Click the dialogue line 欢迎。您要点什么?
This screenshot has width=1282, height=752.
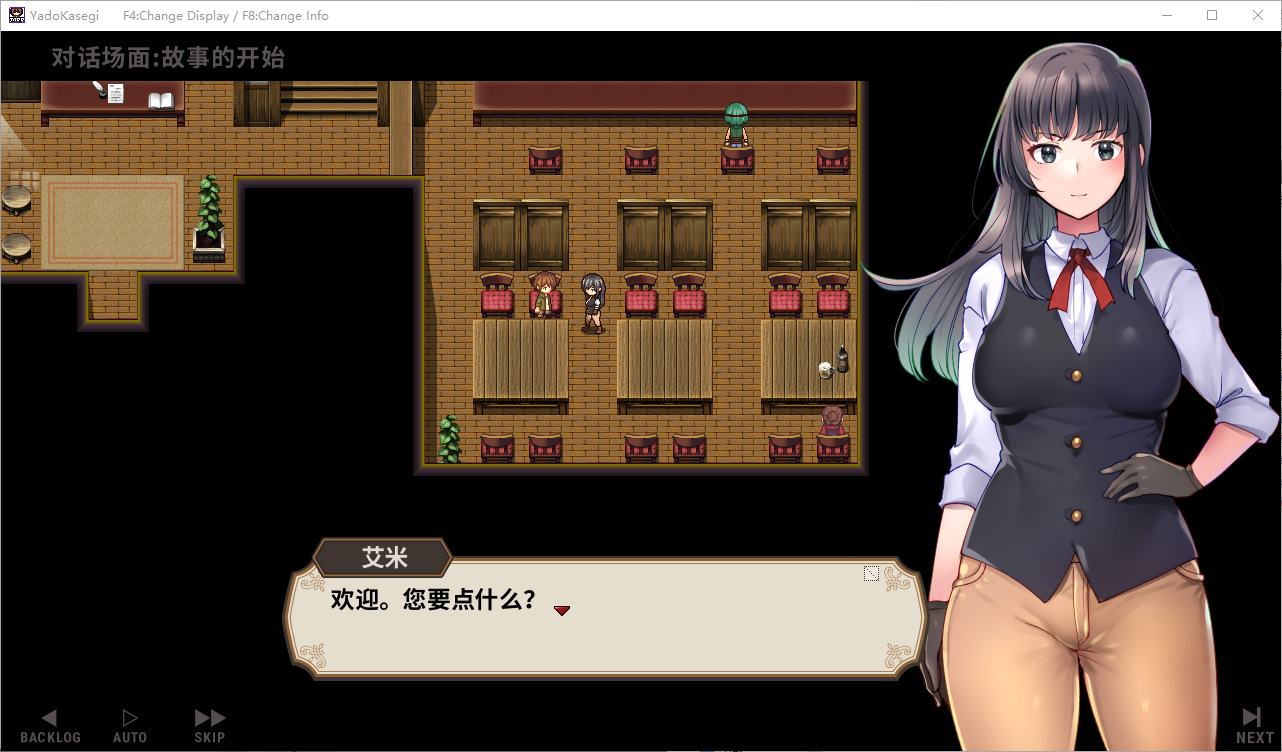(432, 602)
